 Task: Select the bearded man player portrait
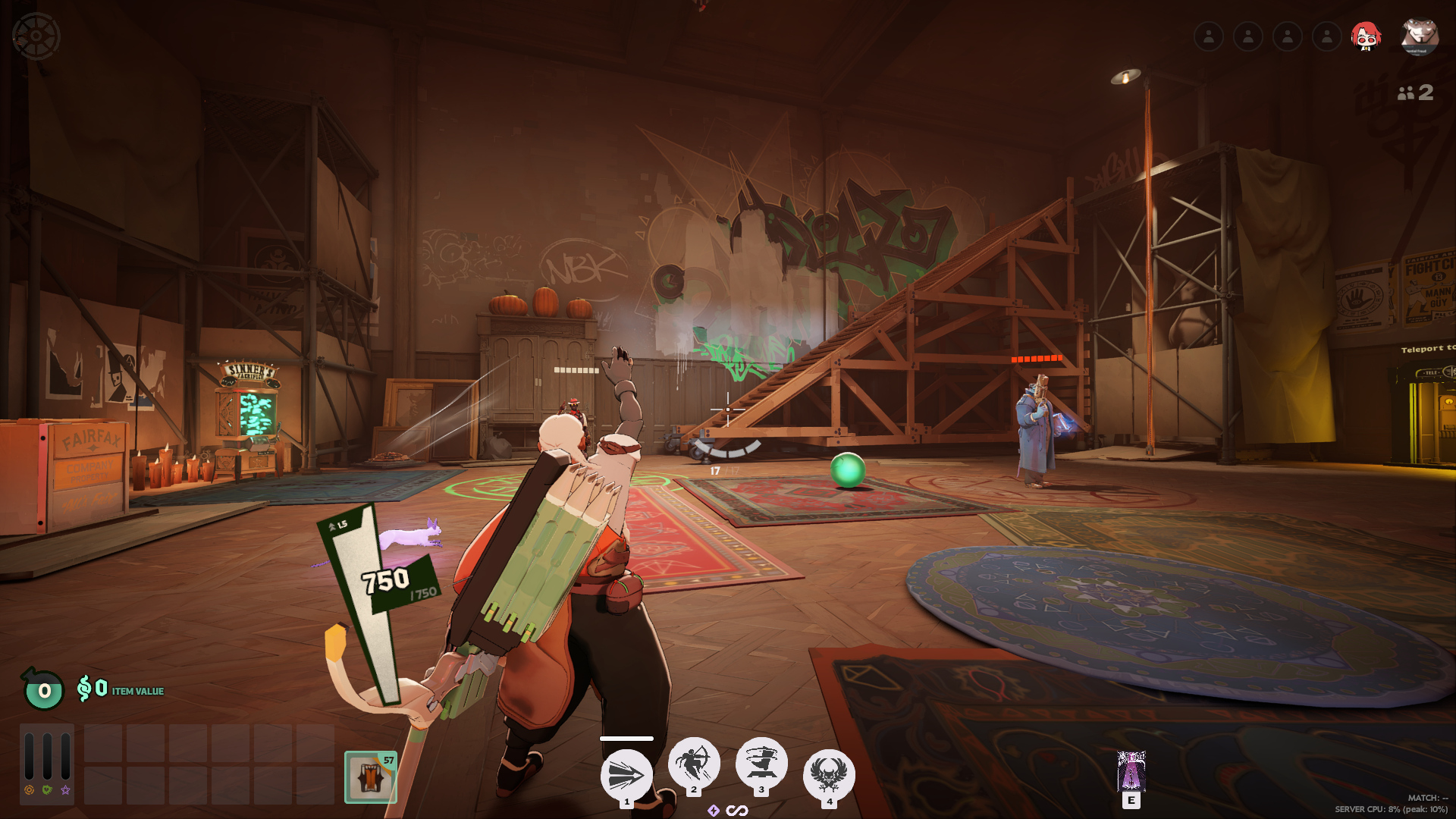(1419, 36)
